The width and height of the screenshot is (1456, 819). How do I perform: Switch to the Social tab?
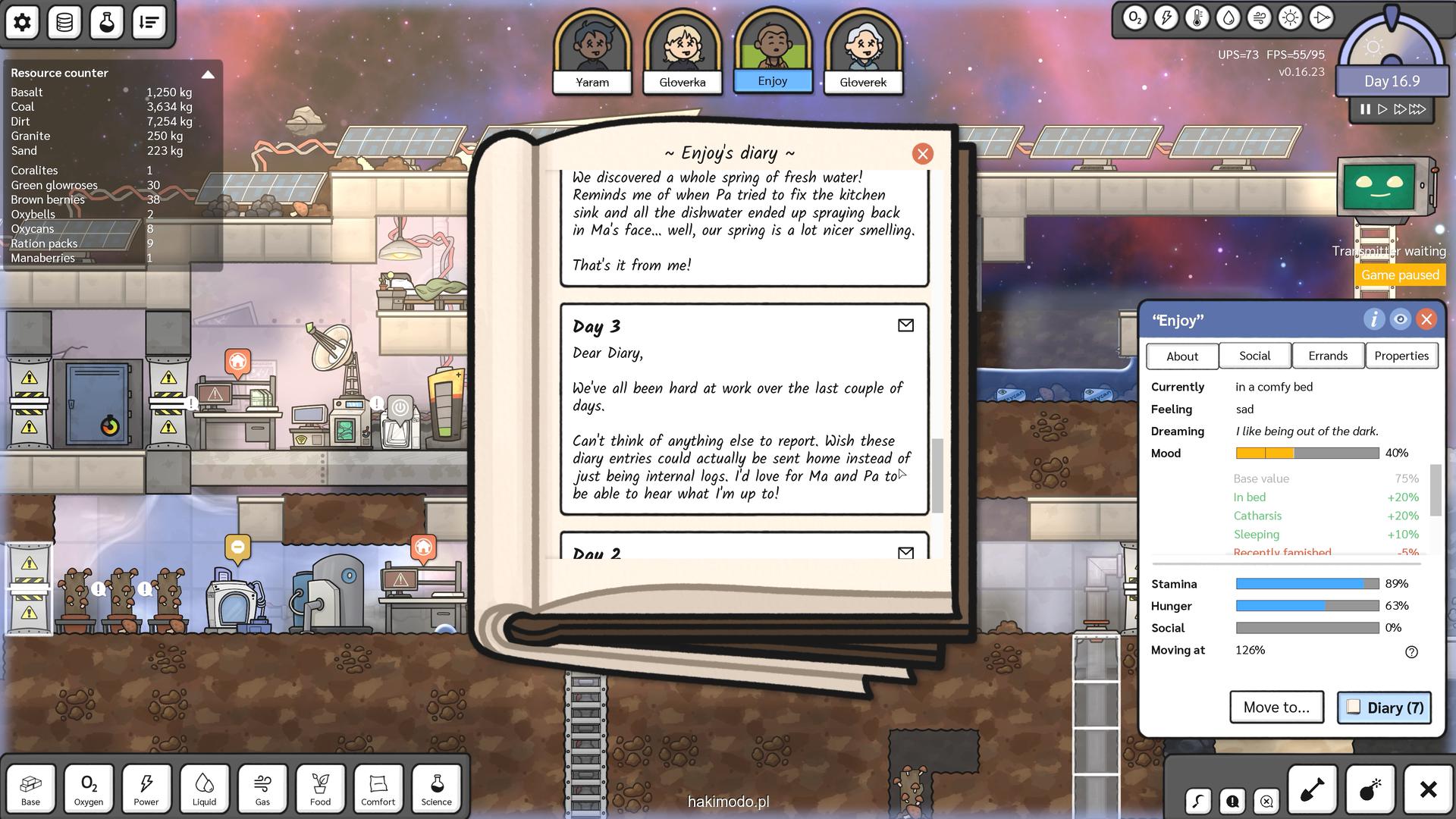point(1254,356)
